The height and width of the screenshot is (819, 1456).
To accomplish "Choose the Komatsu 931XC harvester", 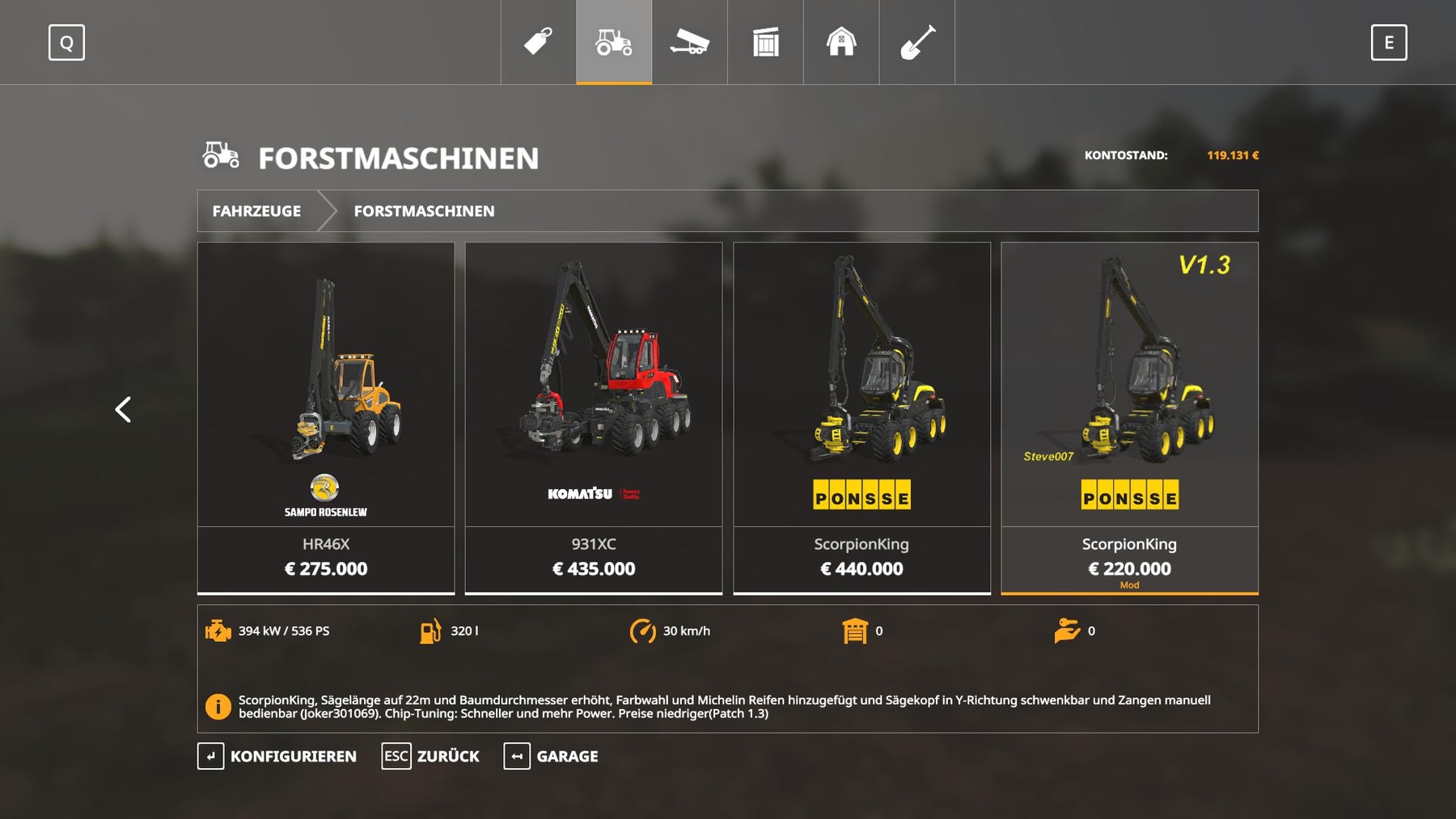I will point(594,418).
